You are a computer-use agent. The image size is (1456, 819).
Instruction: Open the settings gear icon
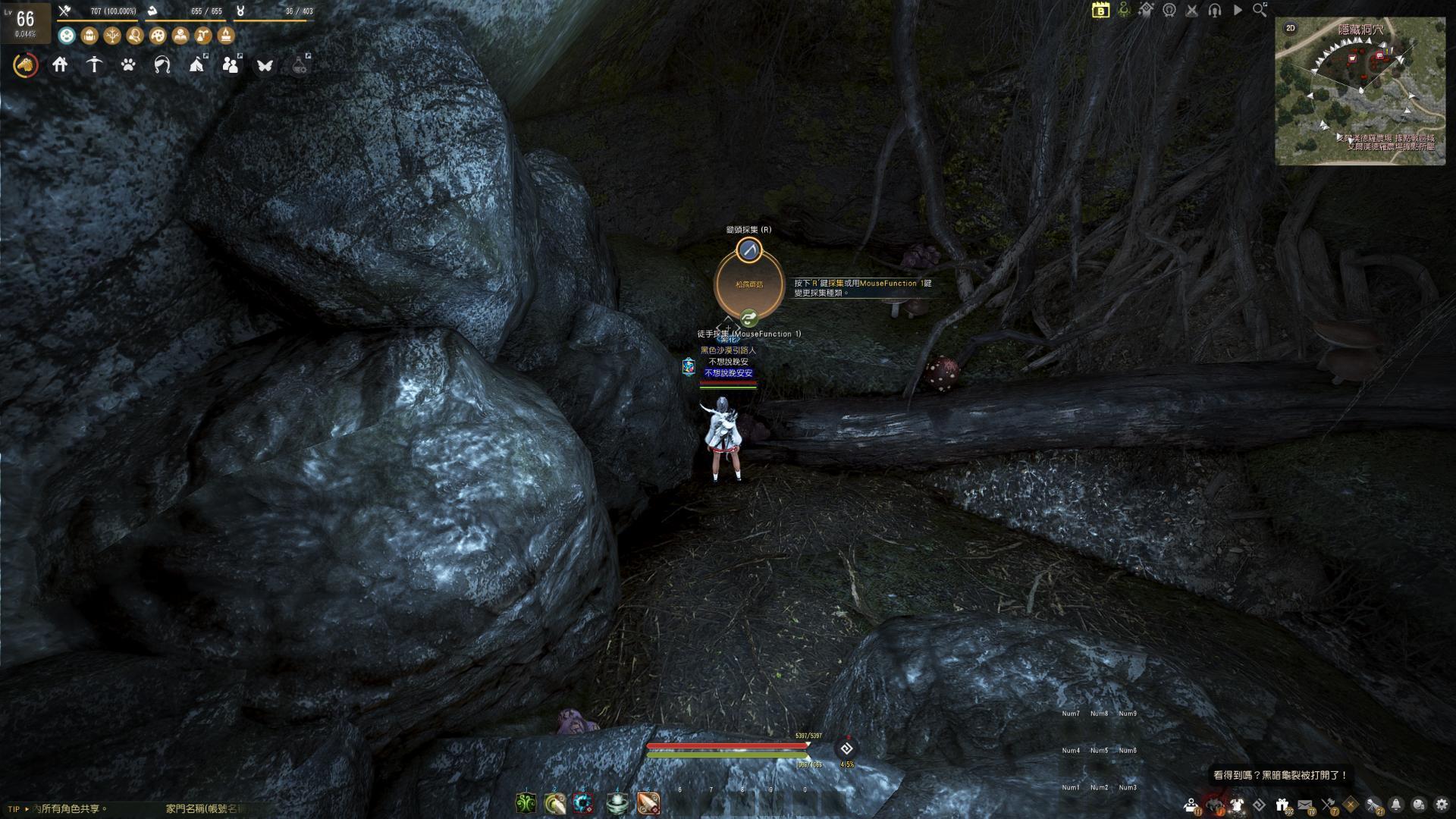pyautogui.click(x=1441, y=805)
